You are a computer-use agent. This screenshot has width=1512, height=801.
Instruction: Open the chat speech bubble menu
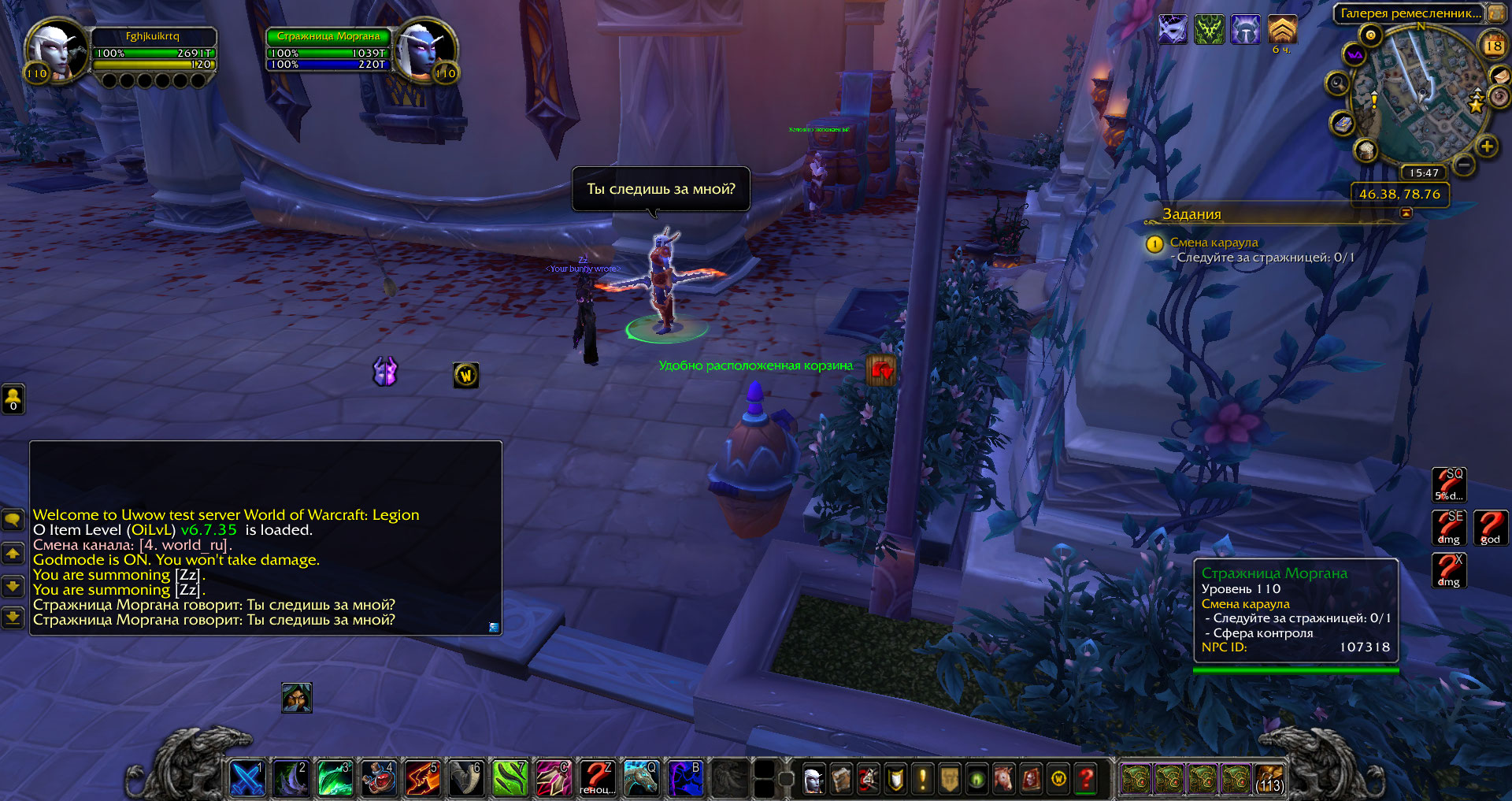[x=13, y=520]
